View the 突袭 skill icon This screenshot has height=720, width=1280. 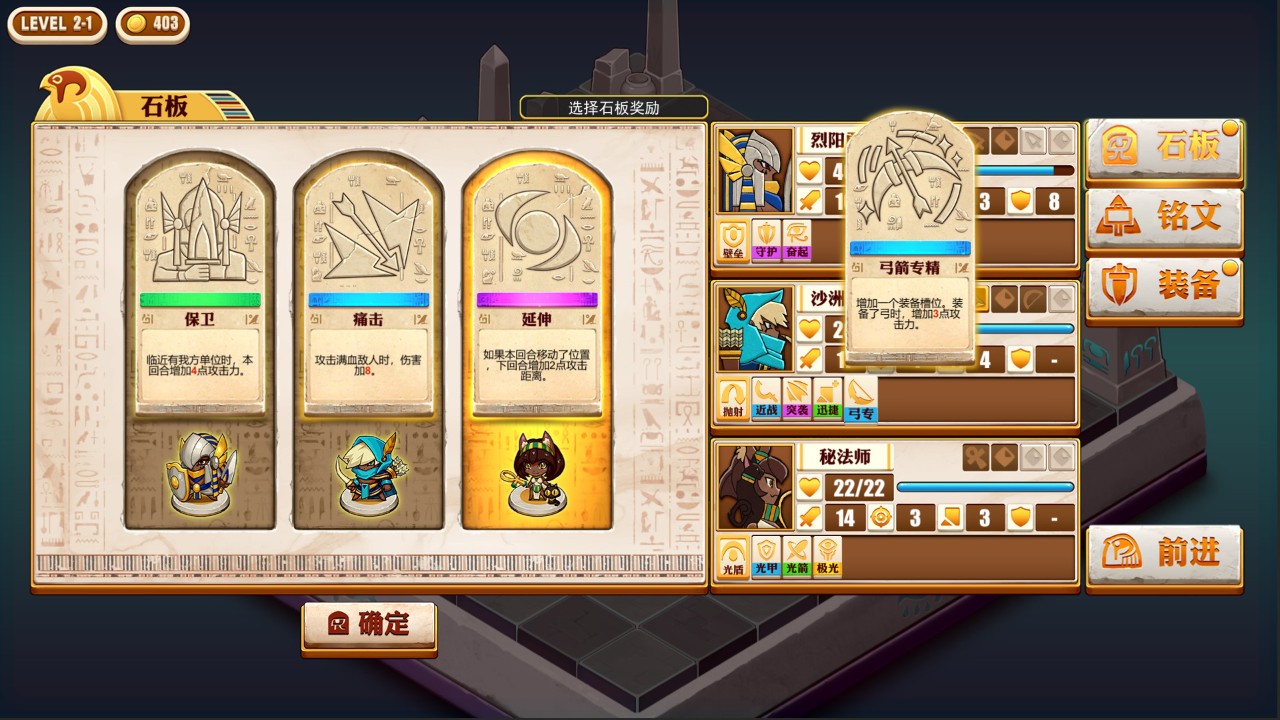(797, 399)
